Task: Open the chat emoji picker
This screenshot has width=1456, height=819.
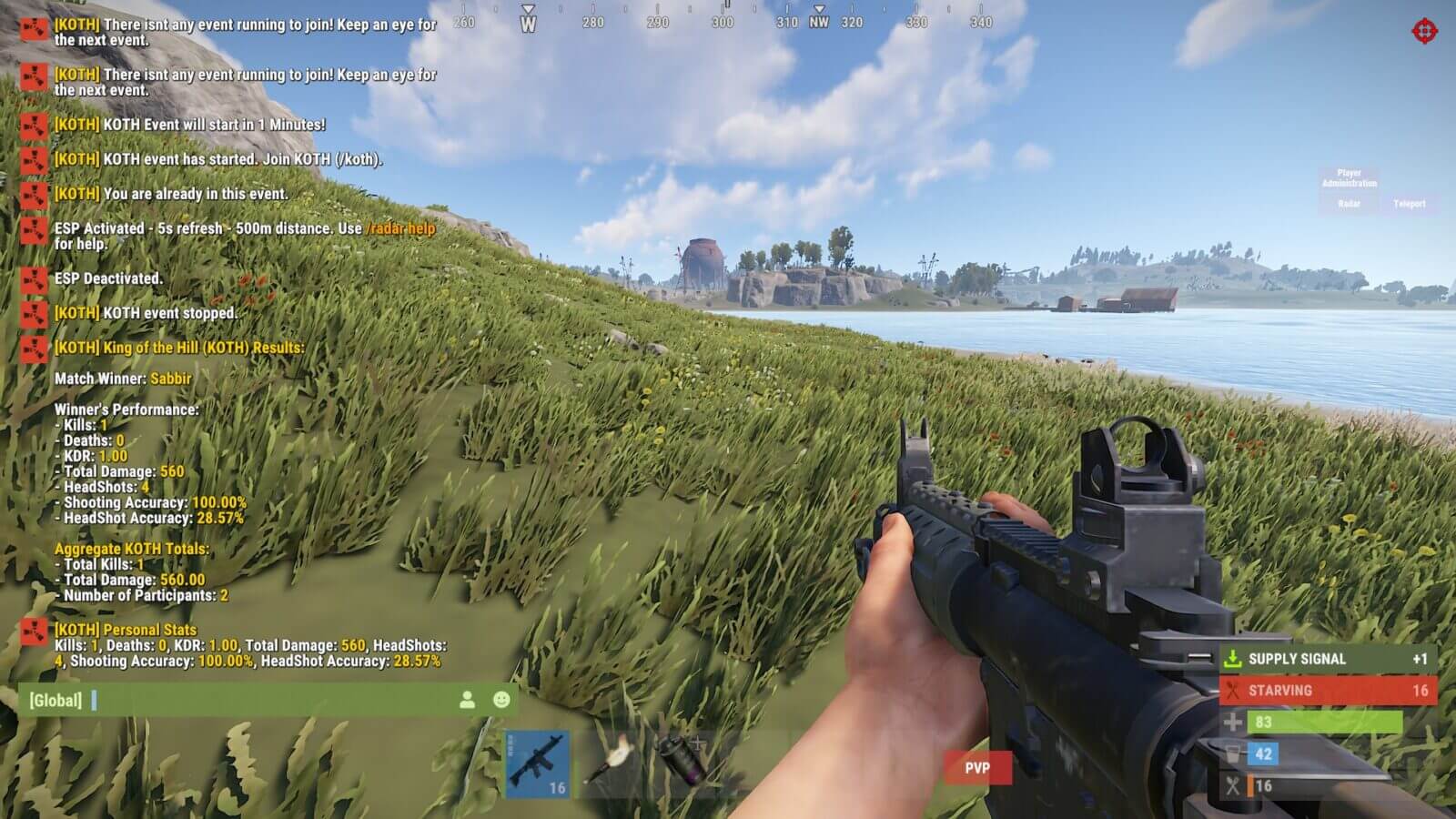Action: tap(501, 700)
